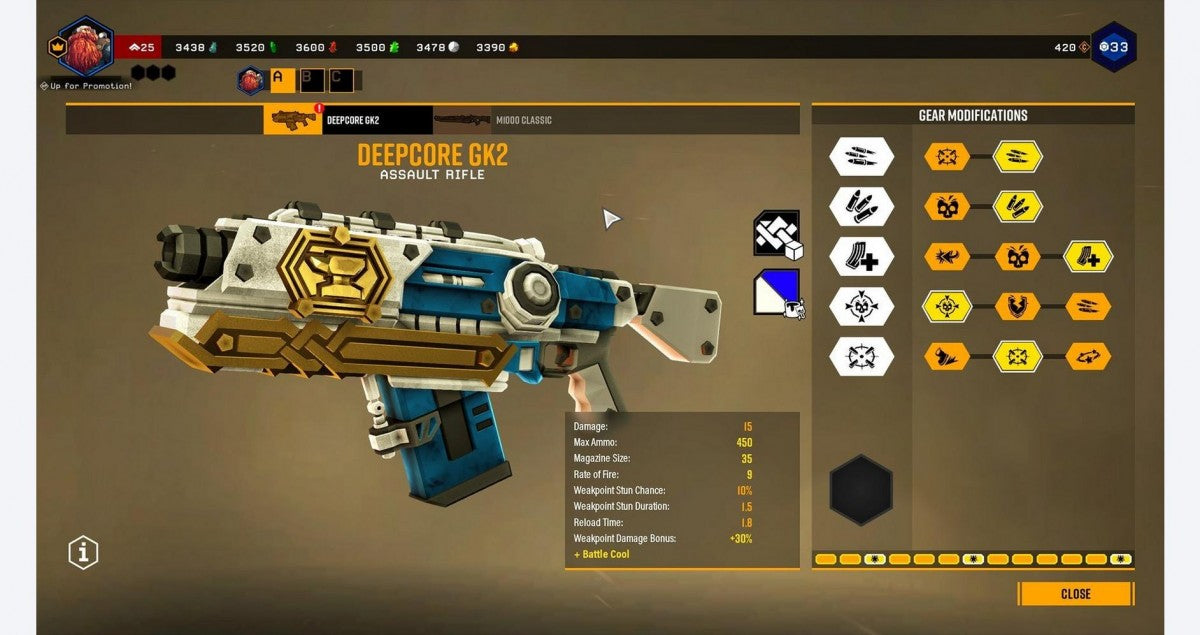Open the blue and white paintjob selector

(777, 292)
